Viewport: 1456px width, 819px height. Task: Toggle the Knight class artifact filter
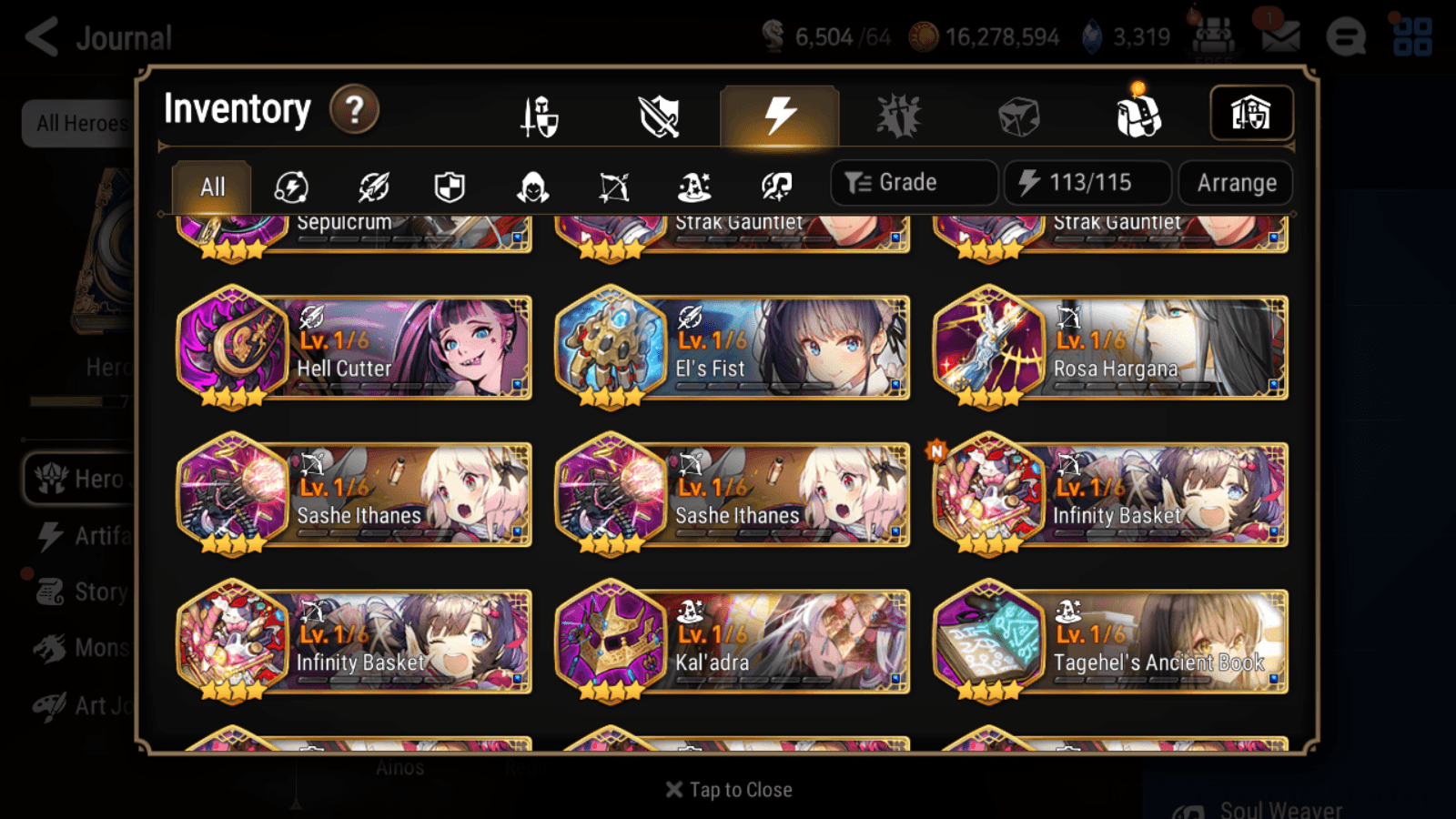point(450,187)
